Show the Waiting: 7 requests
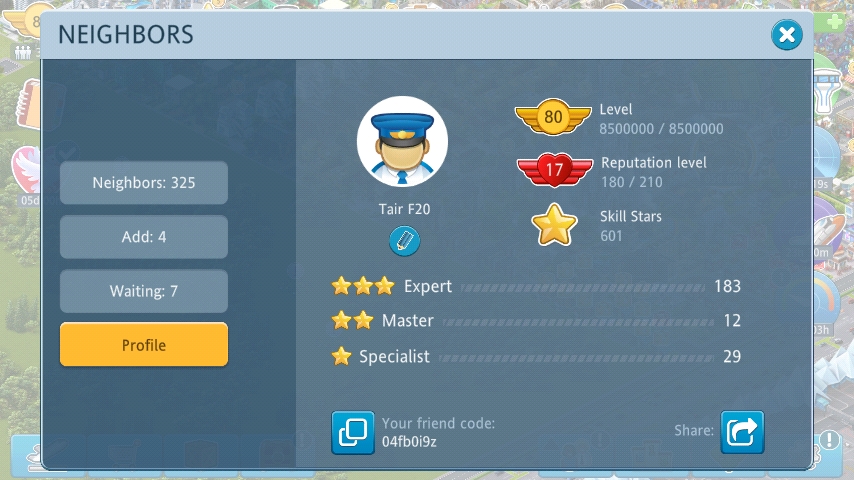 click(144, 291)
